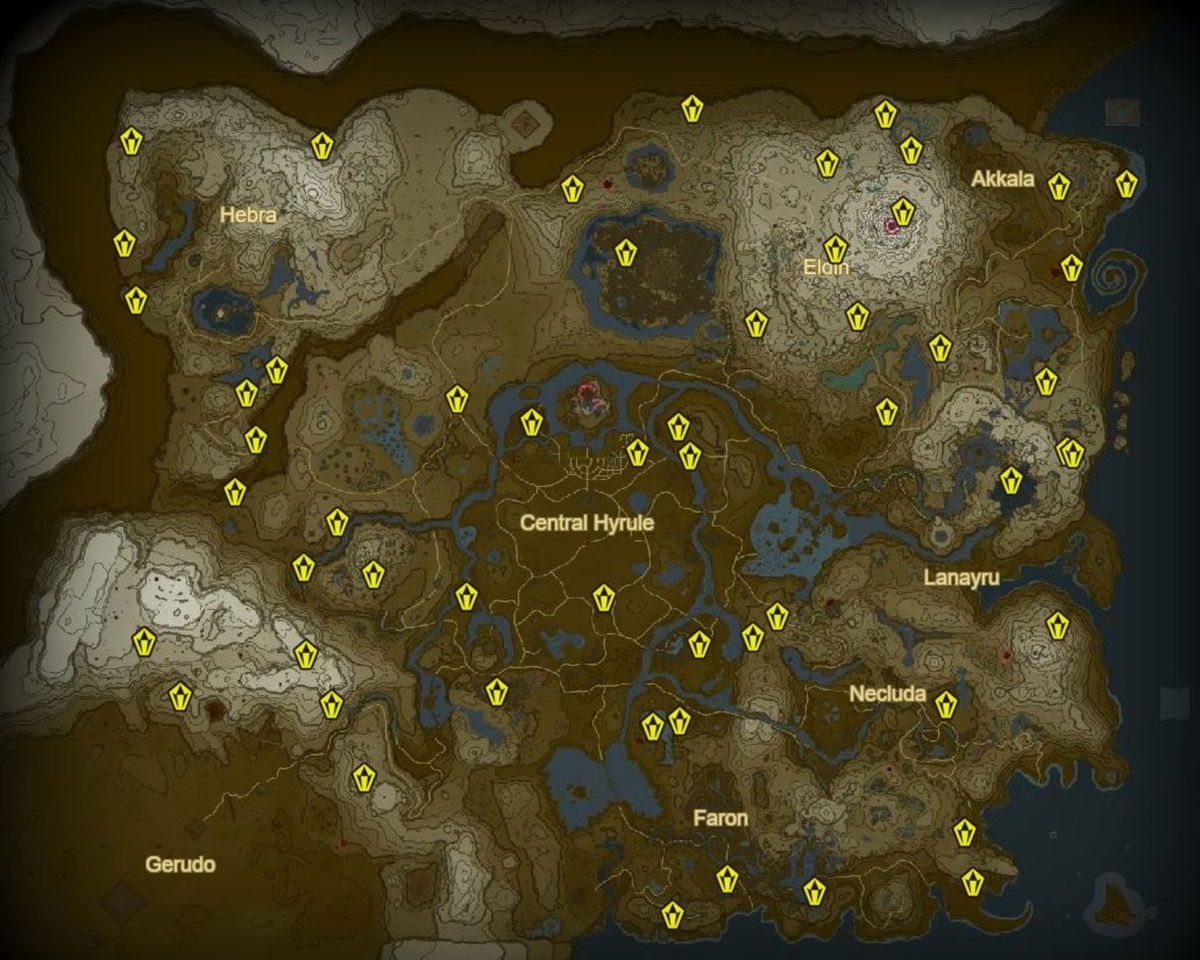The image size is (1200, 960).
Task: Select the marker beside the Akkala spiral peninsula
Action: (x=1072, y=268)
